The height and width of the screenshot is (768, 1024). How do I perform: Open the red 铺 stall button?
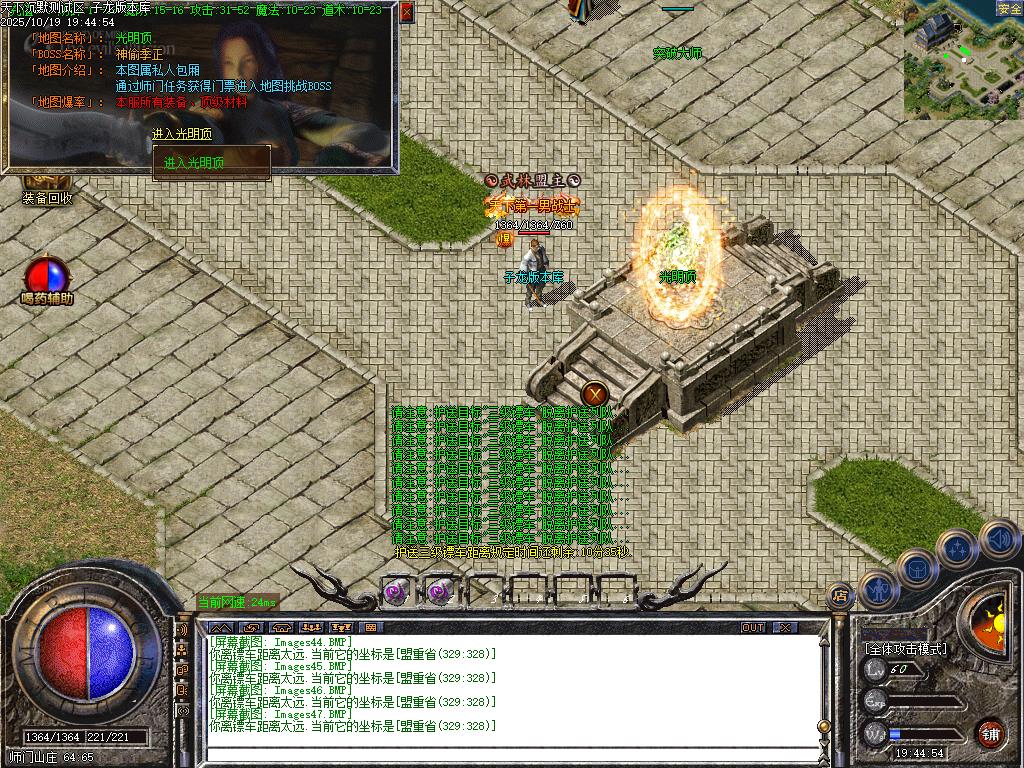tap(990, 732)
